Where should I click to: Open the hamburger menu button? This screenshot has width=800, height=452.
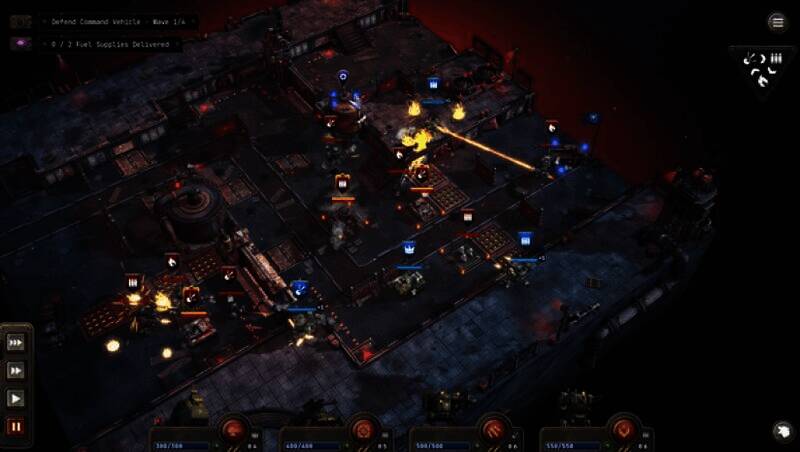pos(777,22)
